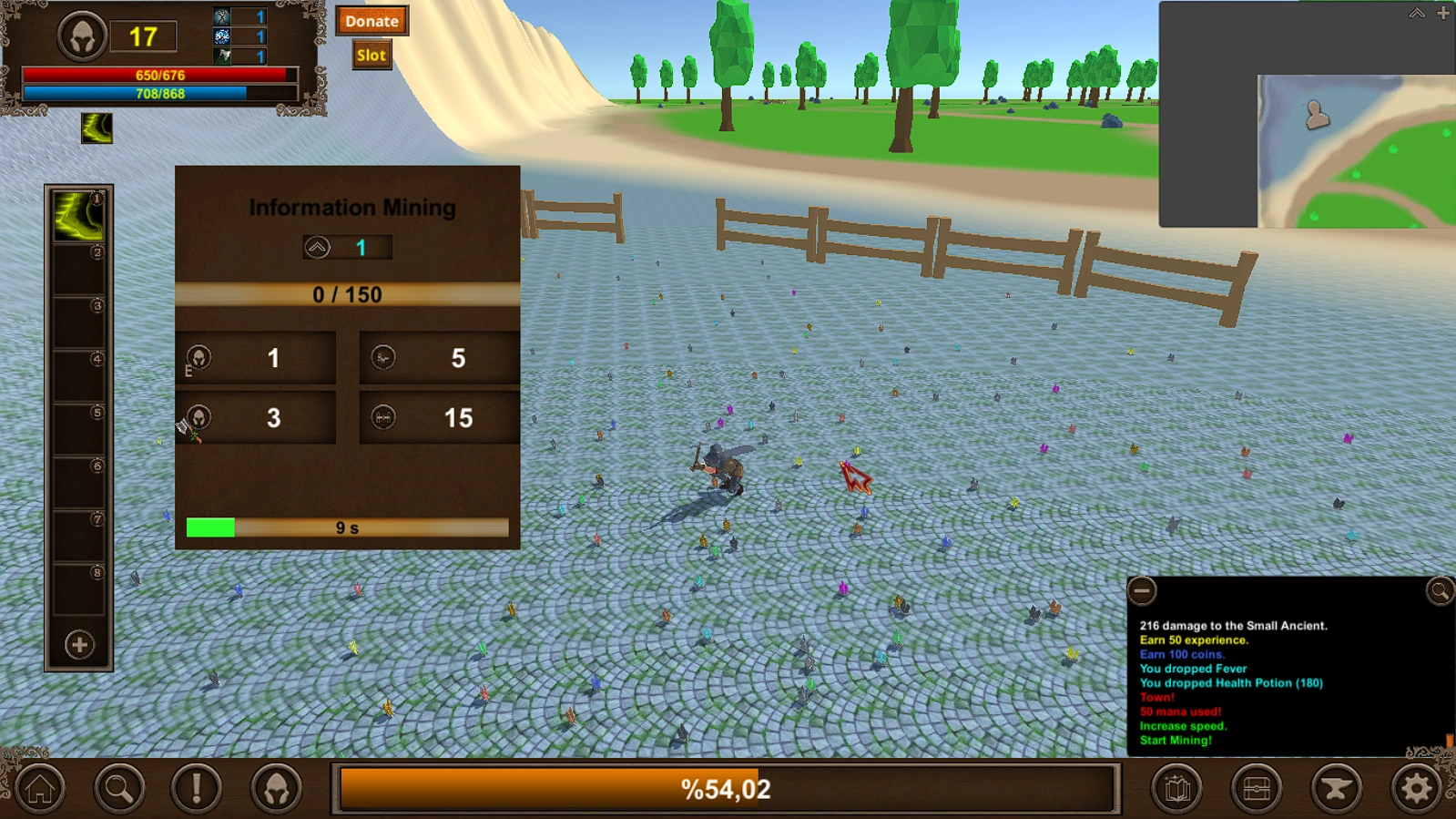
Task: Click the upgrade chevron in Information Mining panel
Action: pyautogui.click(x=316, y=246)
